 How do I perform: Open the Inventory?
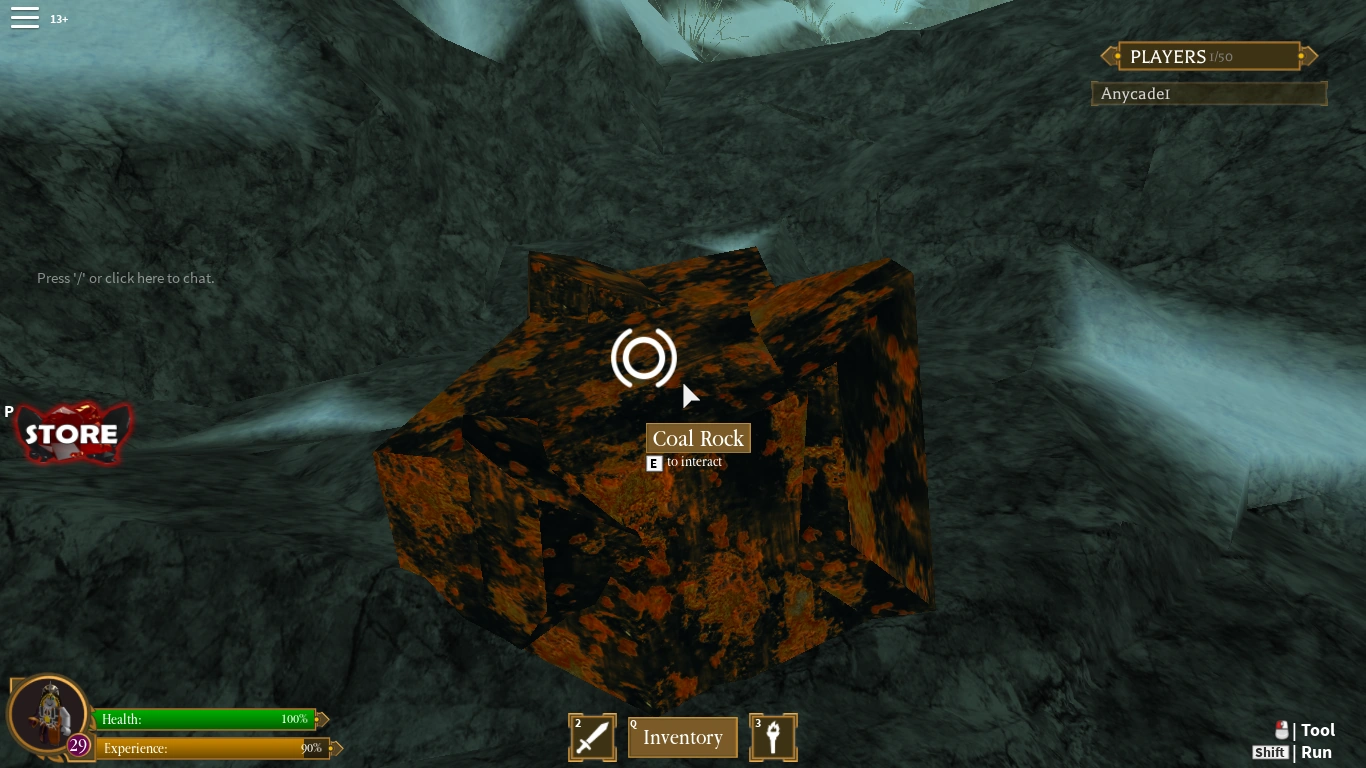(683, 737)
